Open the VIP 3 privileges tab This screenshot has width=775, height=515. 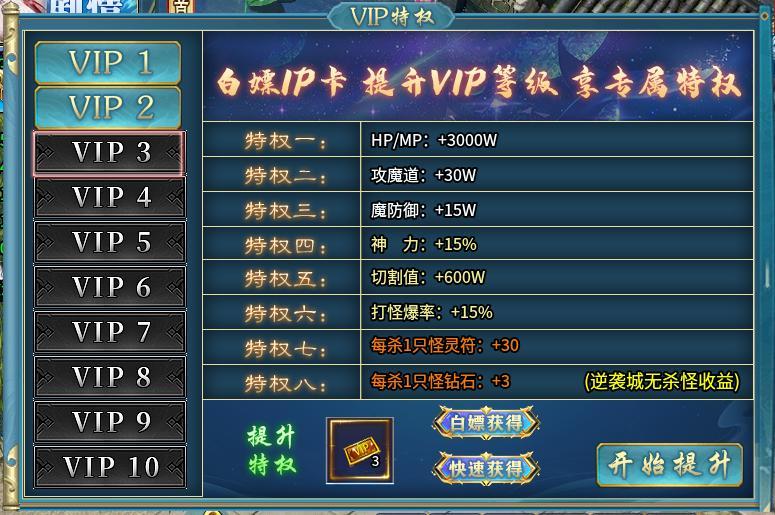point(109,153)
